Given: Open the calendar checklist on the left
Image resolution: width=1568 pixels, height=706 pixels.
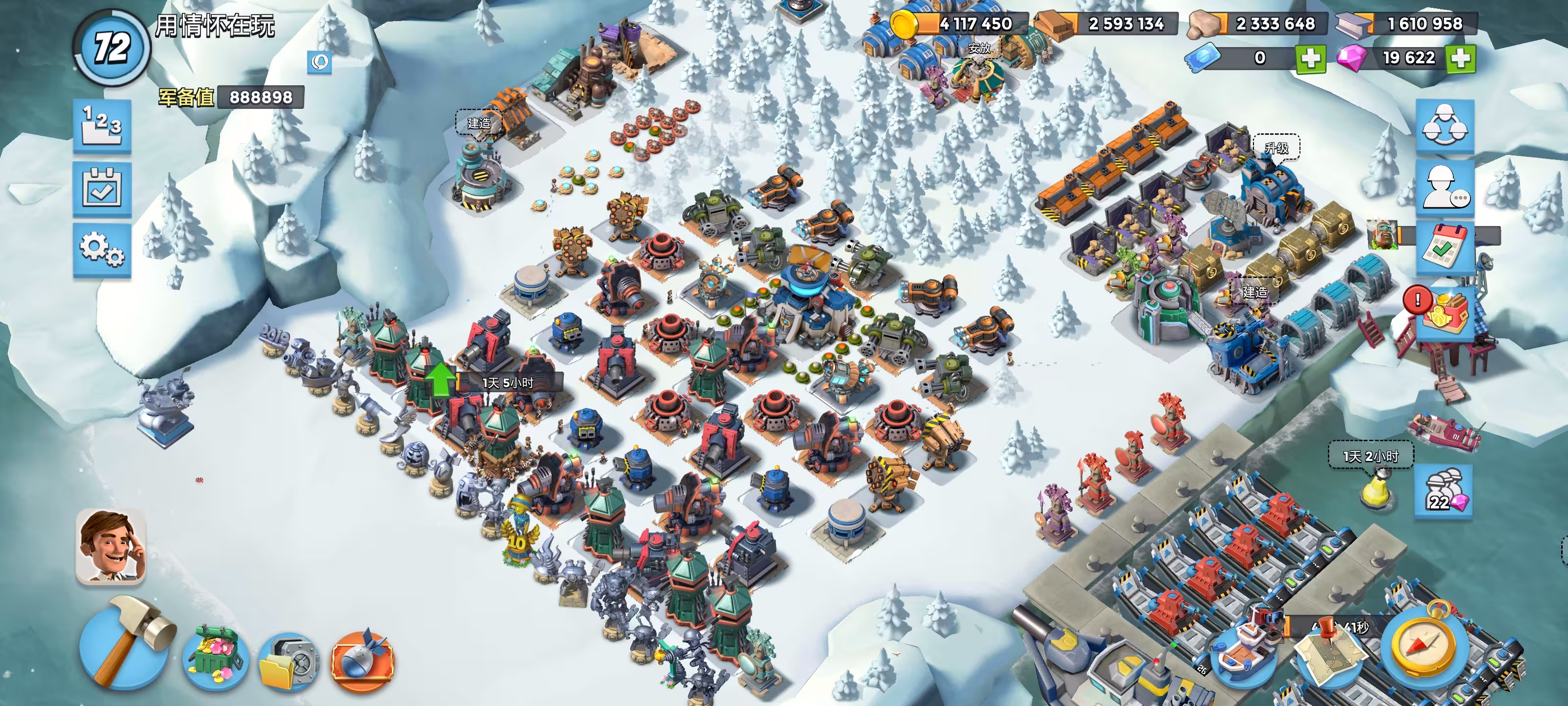Looking at the screenshot, I should [x=101, y=189].
